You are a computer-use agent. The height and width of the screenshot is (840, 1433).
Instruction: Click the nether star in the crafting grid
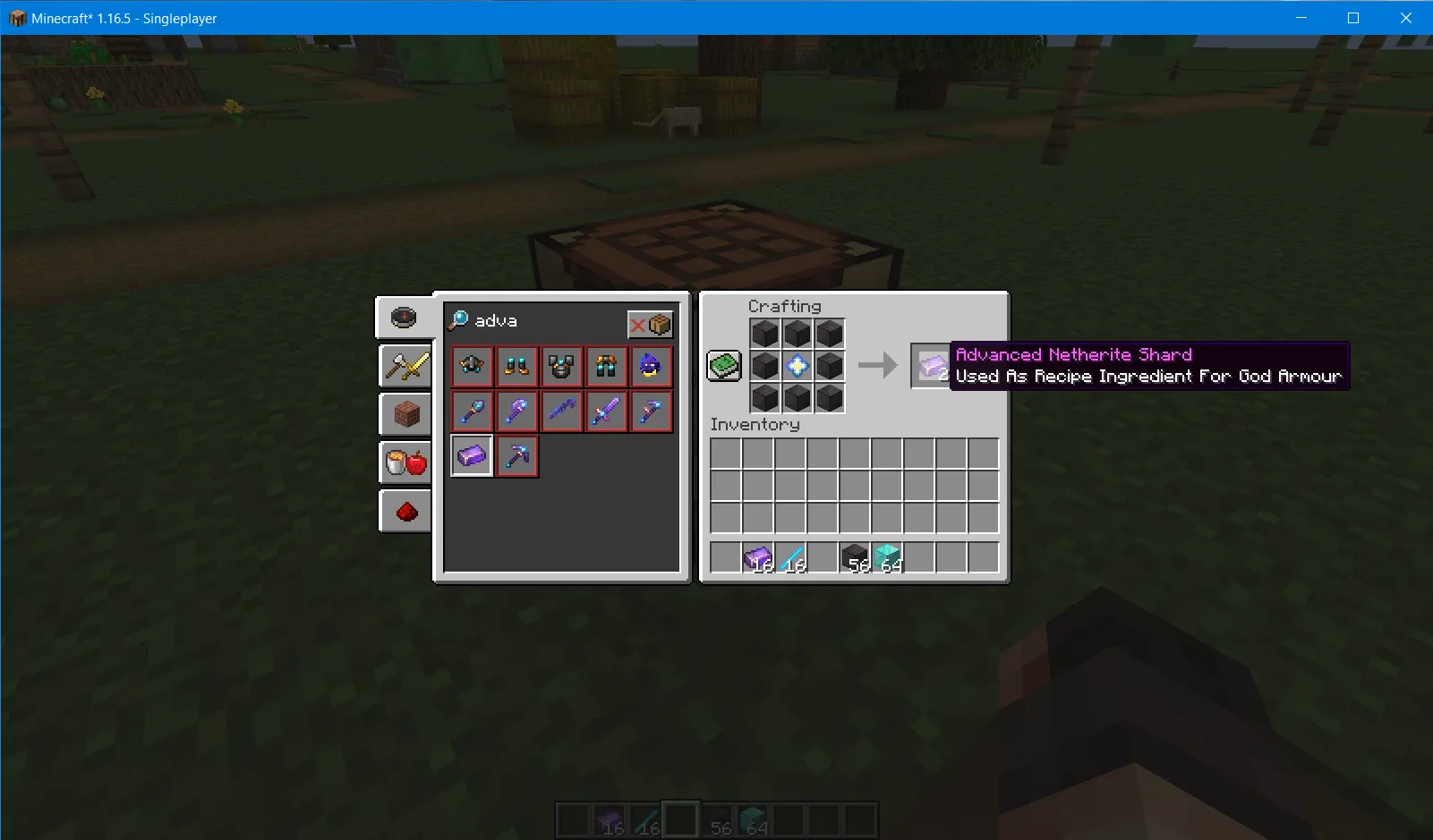click(x=797, y=366)
